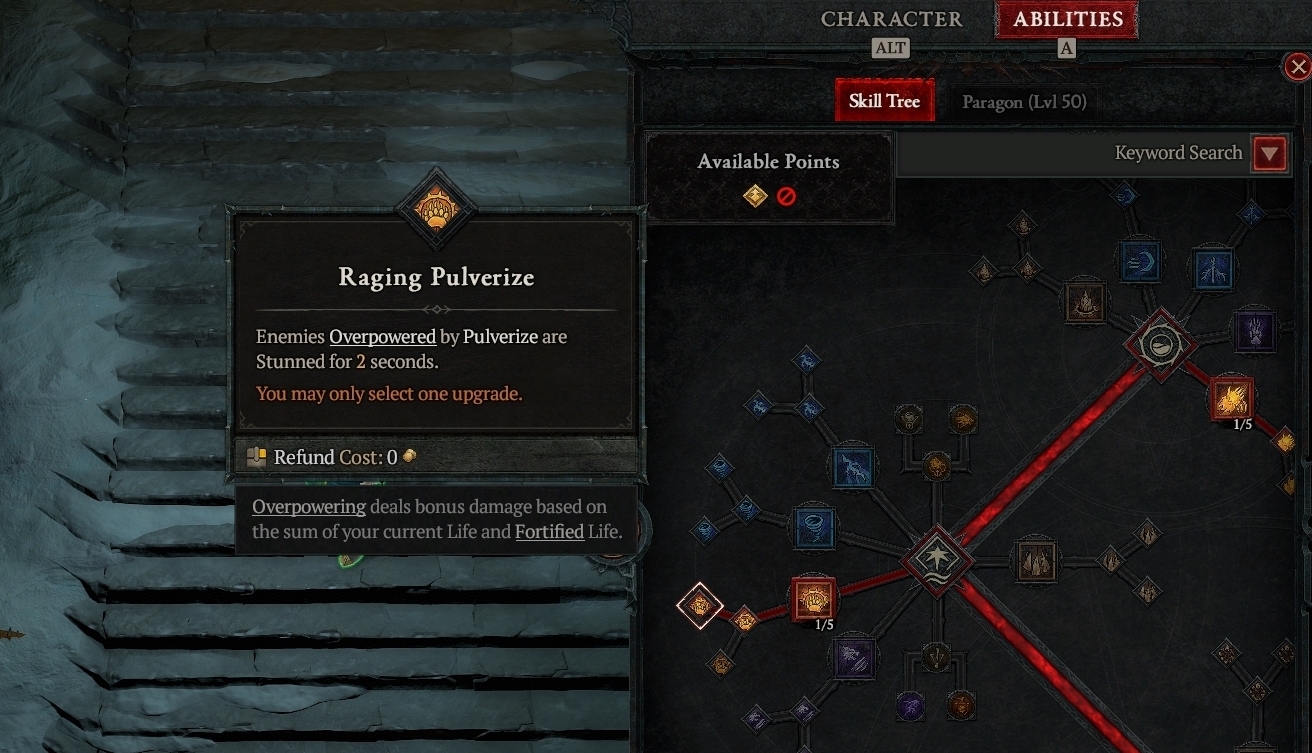Select the circular cluster emblem above the red path
1312x753 pixels.
pos(1160,347)
